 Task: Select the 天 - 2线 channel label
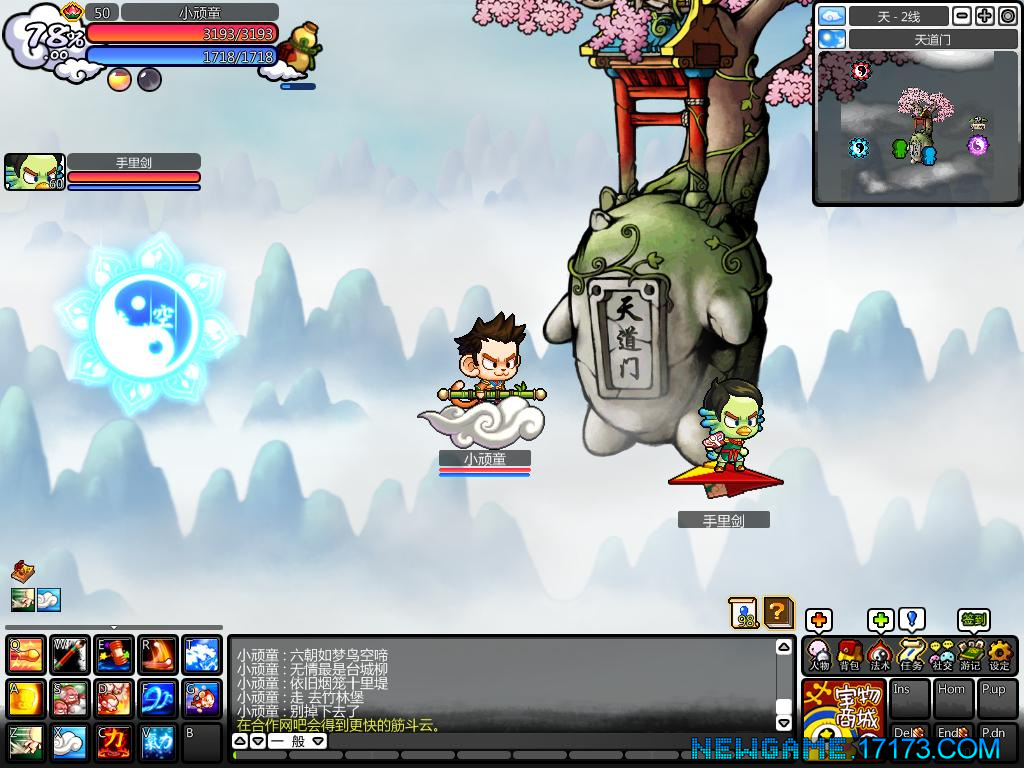[x=898, y=16]
